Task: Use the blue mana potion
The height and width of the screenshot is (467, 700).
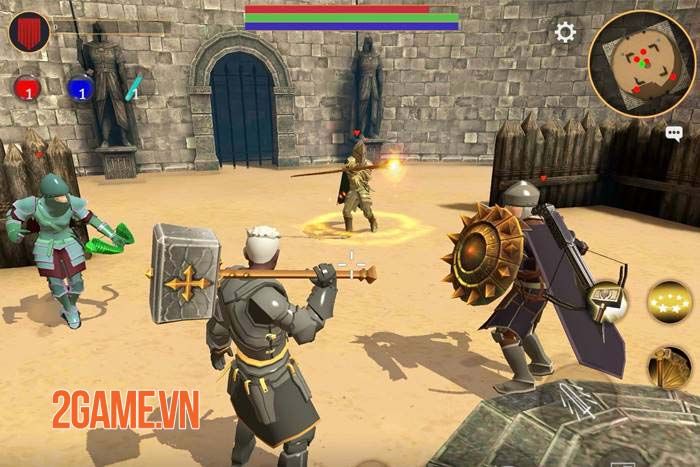Action: pos(81,88)
